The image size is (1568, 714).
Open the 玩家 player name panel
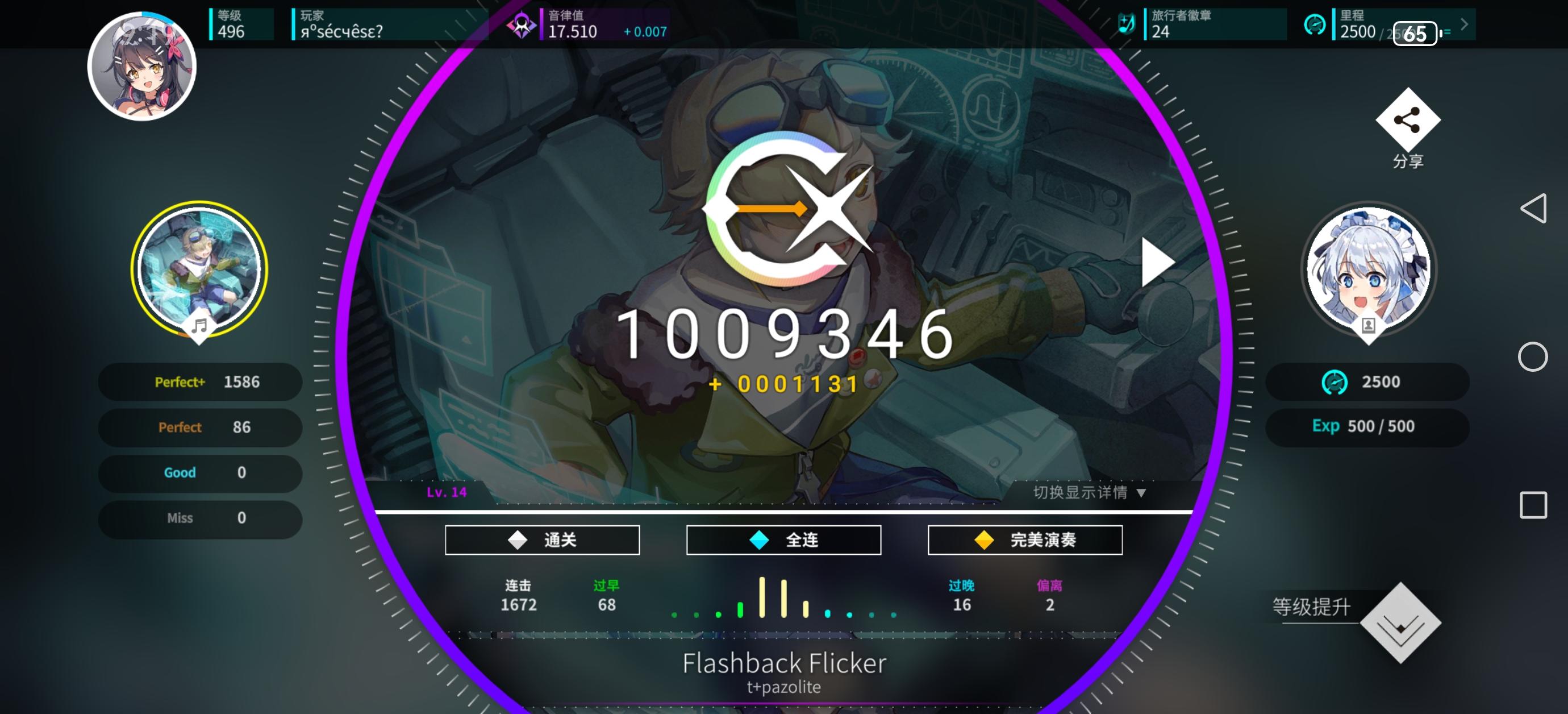click(x=341, y=24)
